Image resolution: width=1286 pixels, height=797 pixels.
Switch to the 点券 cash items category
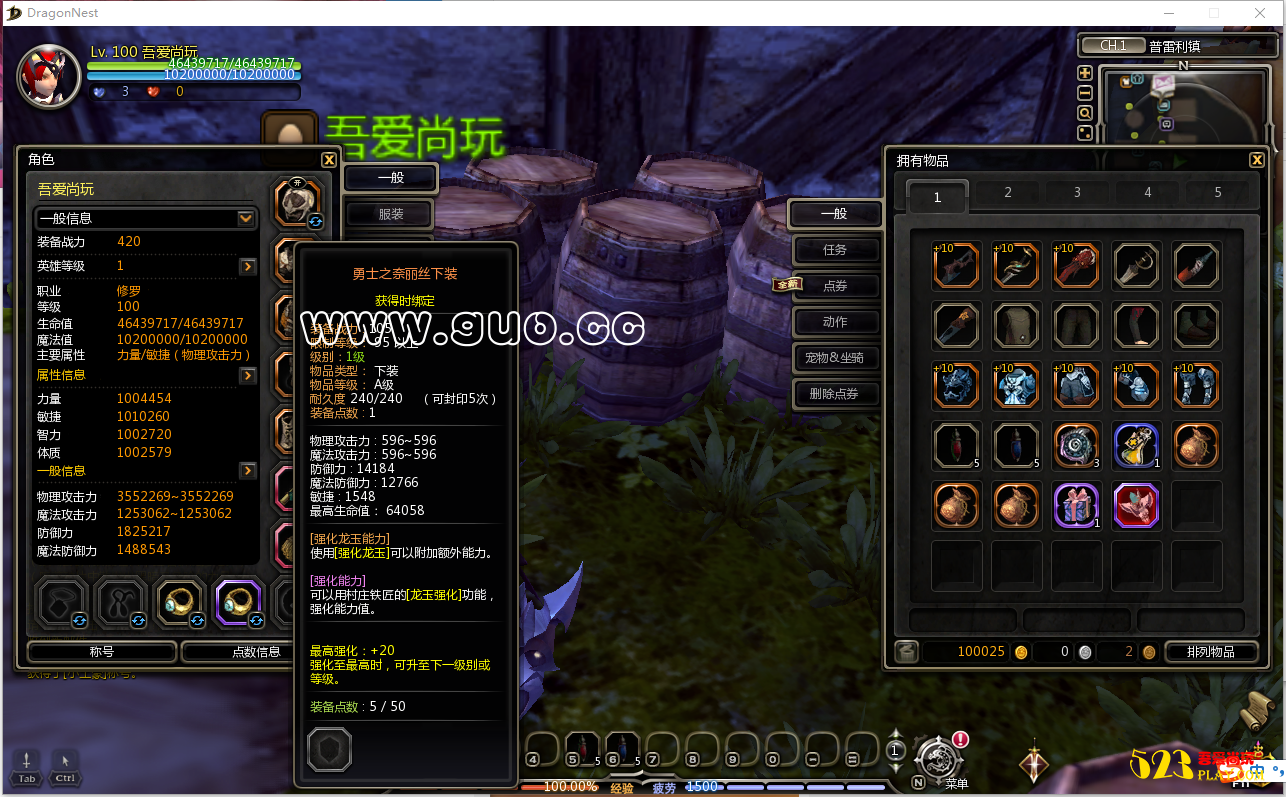pyautogui.click(x=835, y=286)
